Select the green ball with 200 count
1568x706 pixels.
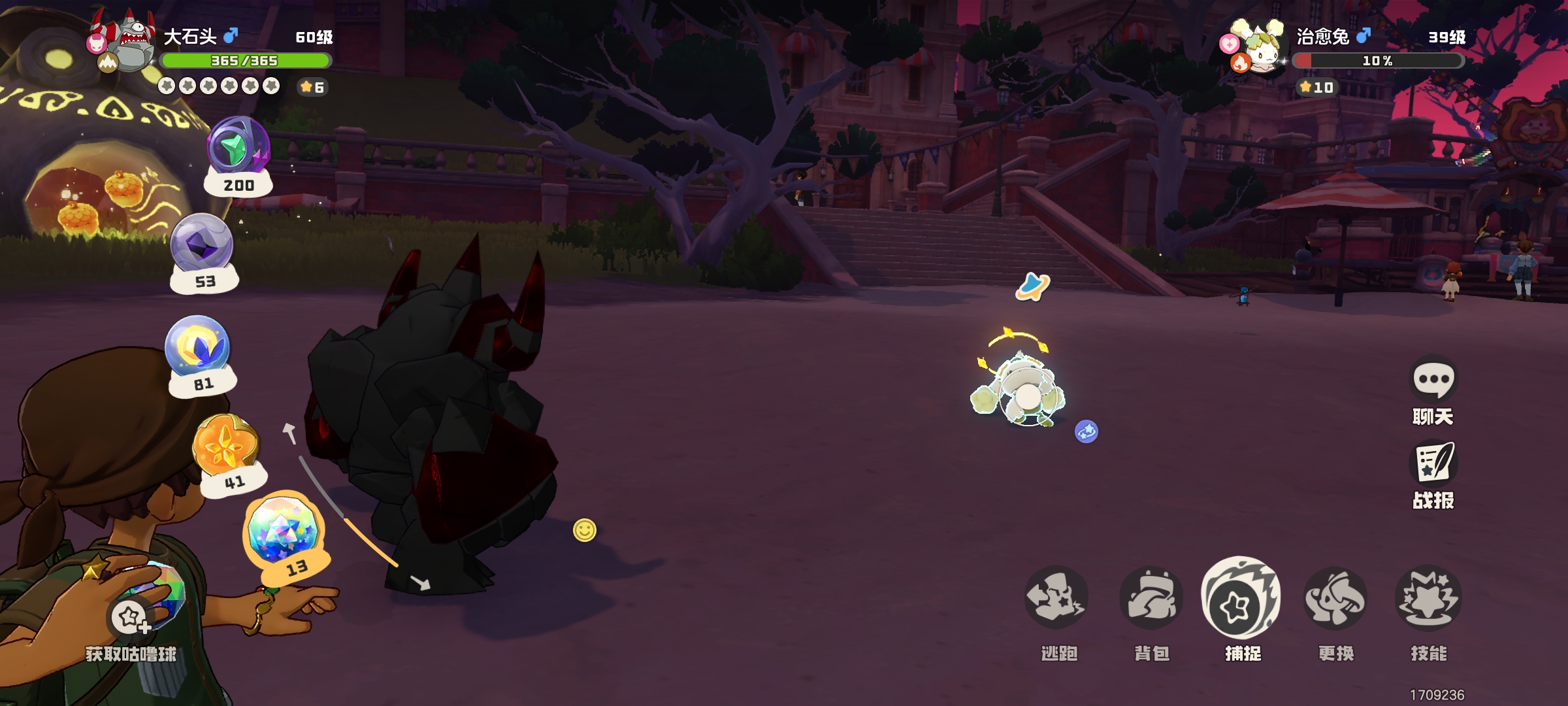click(x=238, y=147)
